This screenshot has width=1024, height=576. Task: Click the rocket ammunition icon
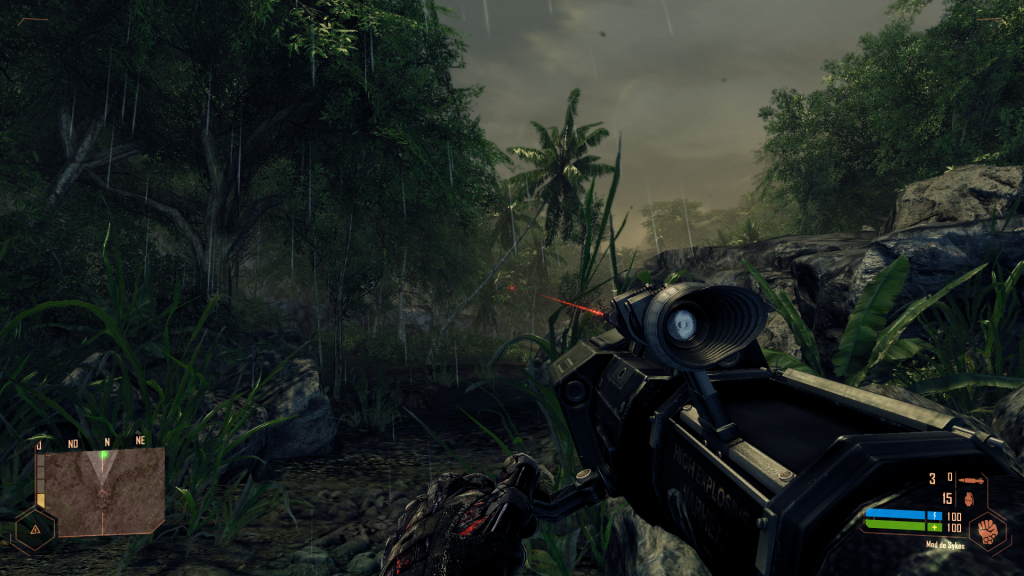pyautogui.click(x=972, y=481)
